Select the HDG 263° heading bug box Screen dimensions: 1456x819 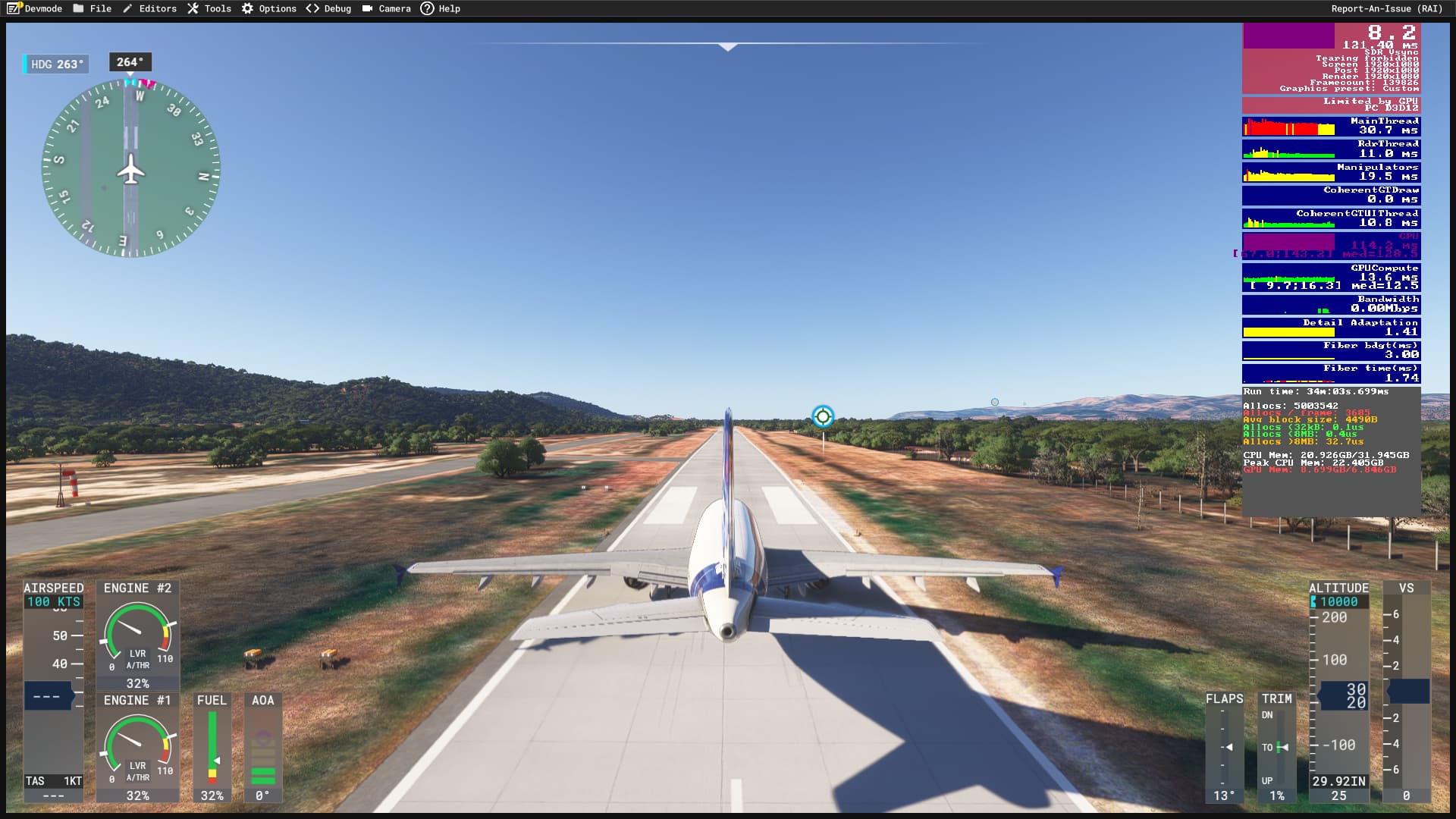(x=56, y=64)
